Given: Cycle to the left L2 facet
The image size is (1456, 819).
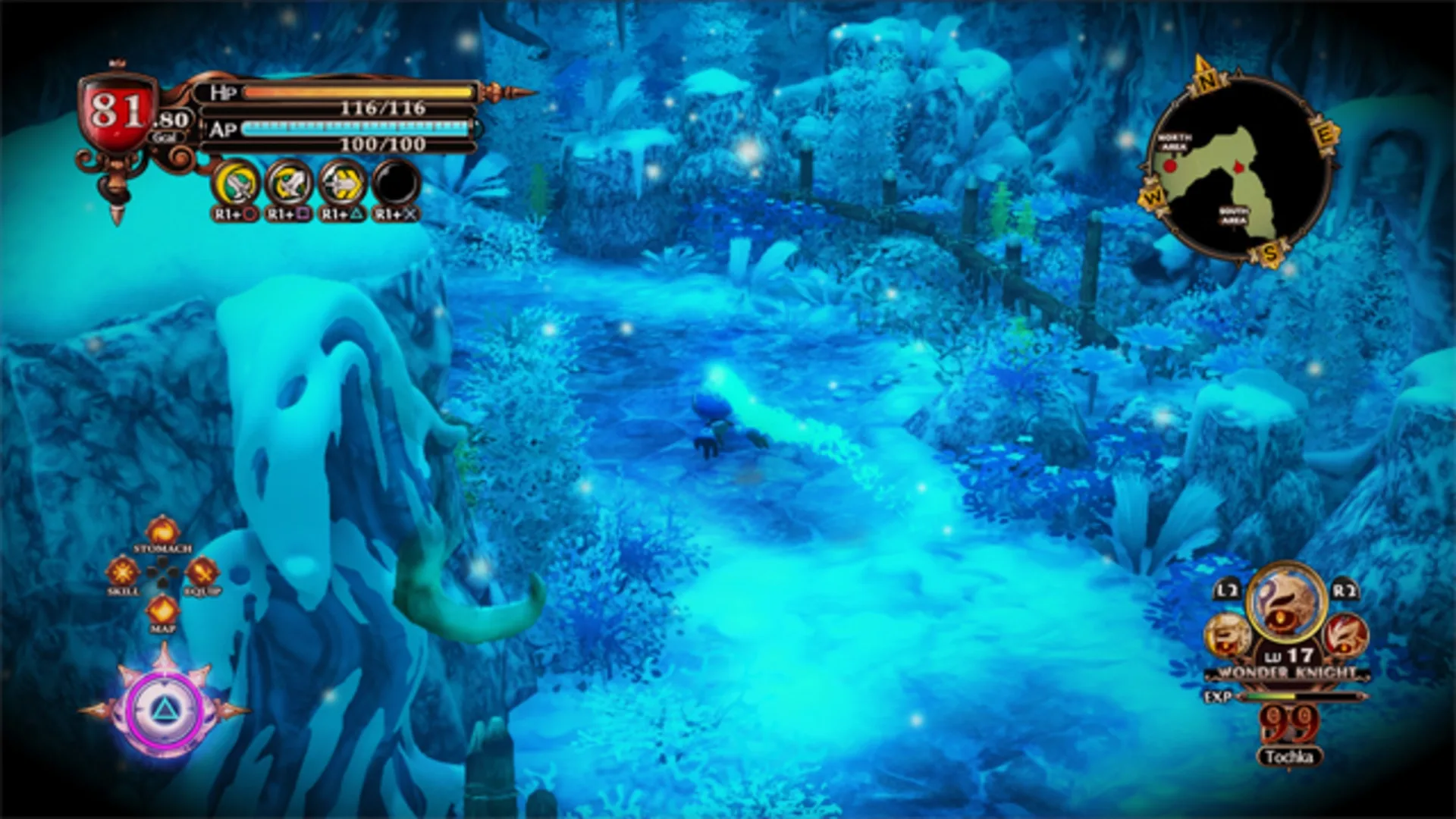Looking at the screenshot, I should pos(1228,634).
